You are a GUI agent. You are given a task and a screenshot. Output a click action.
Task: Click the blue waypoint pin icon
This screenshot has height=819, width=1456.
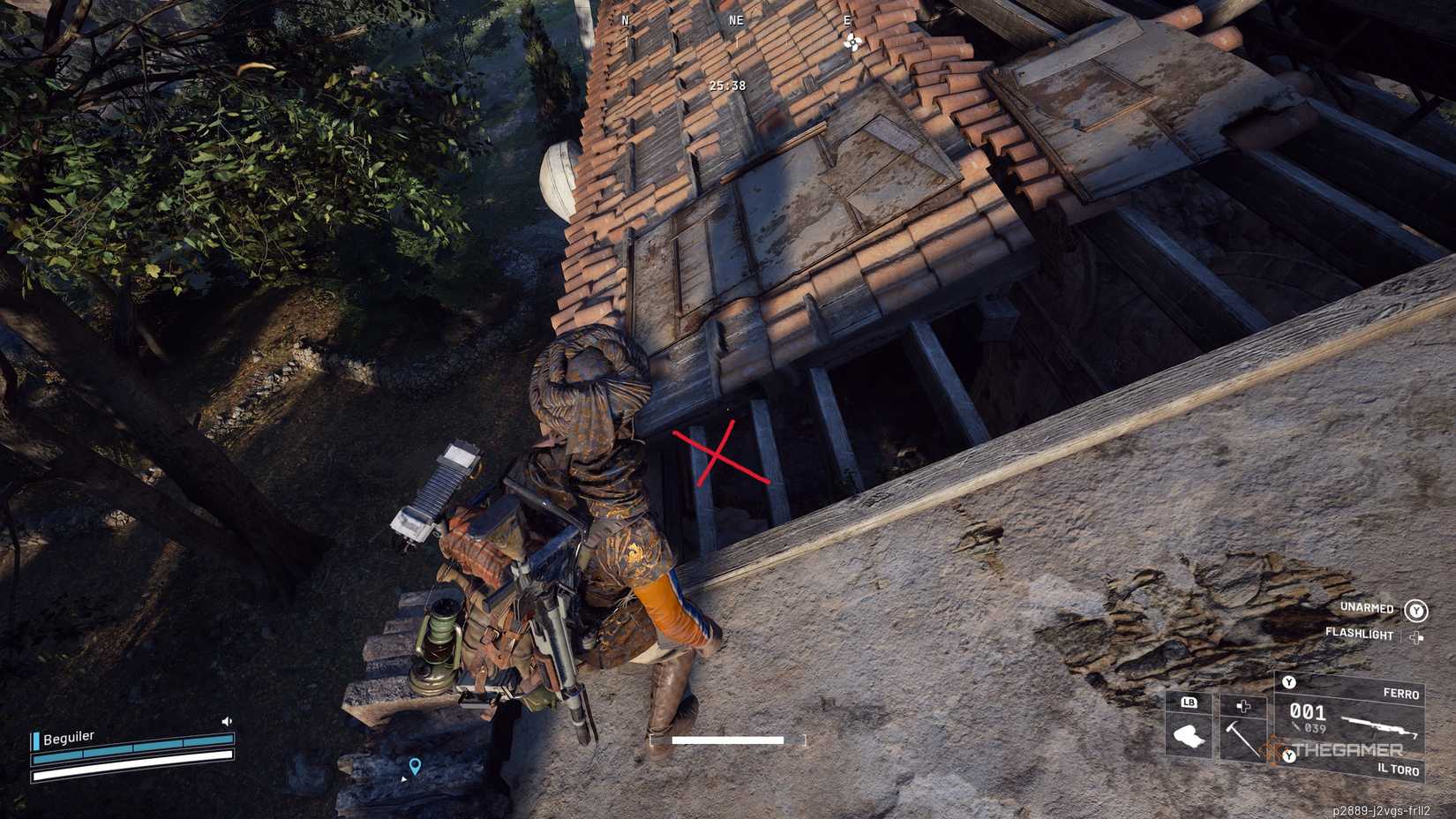[416, 768]
